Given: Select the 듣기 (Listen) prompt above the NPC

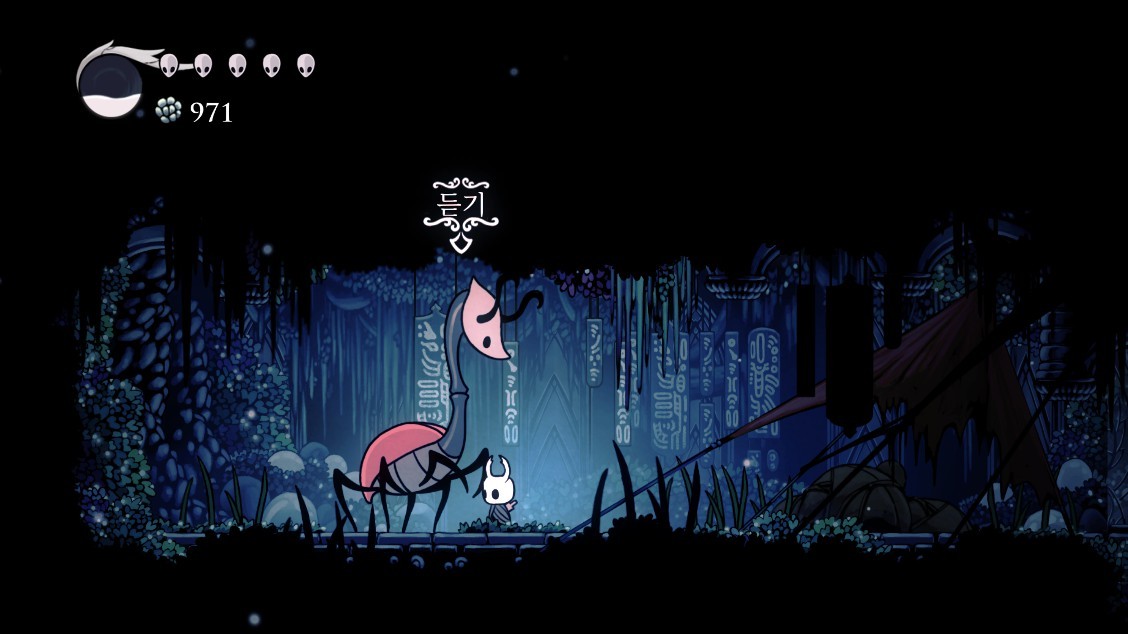Looking at the screenshot, I should (460, 206).
